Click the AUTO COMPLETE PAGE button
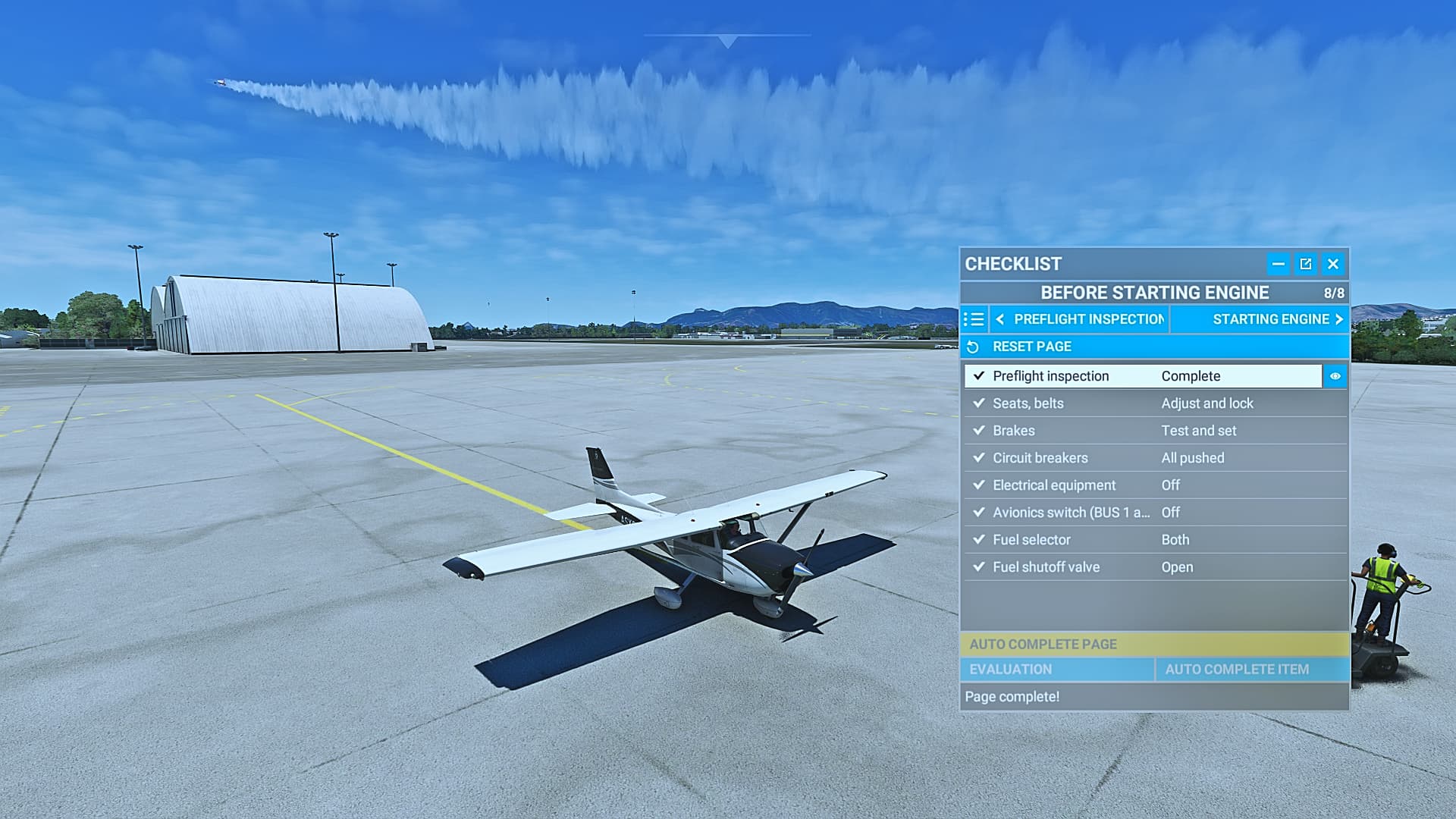The image size is (1456, 819). (x=1154, y=644)
